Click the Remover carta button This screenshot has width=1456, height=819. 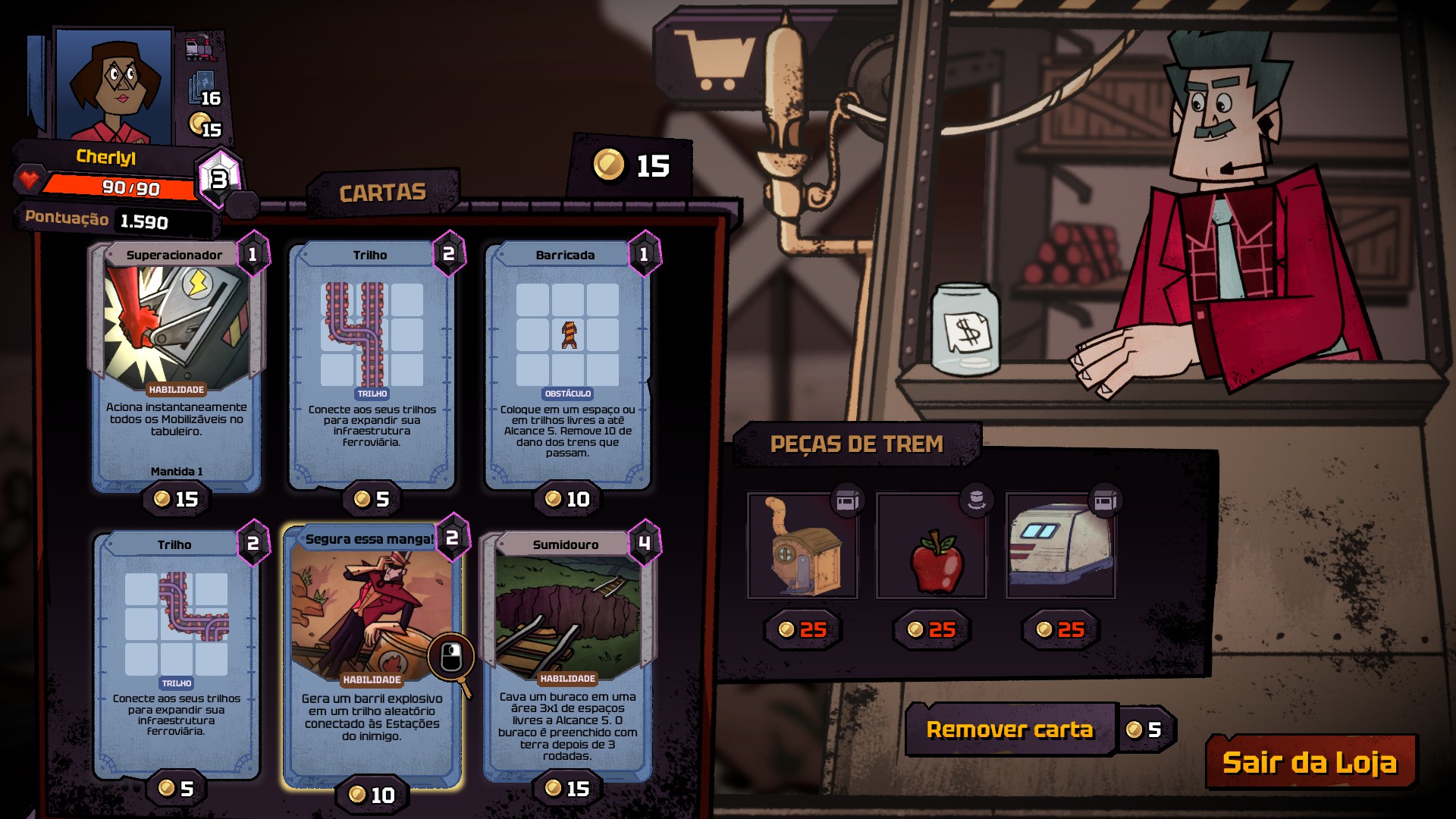(1010, 730)
